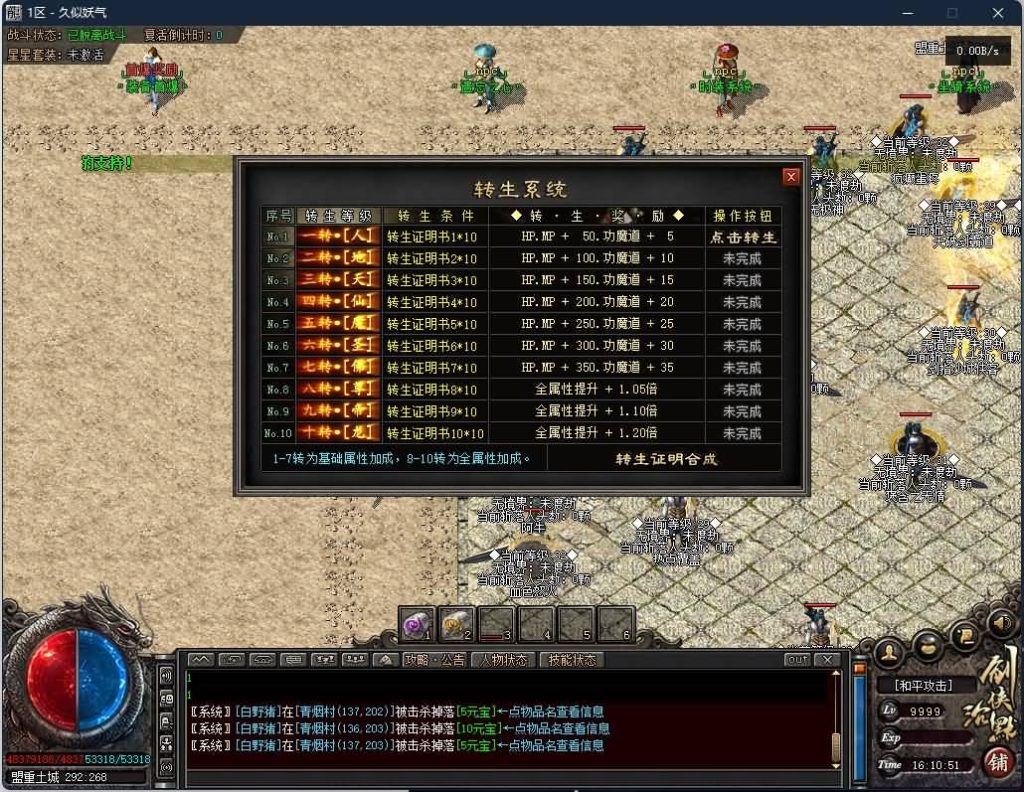Select the 一转·[人] rebirth level row
Image resolution: width=1024 pixels, height=792 pixels.
[339, 237]
